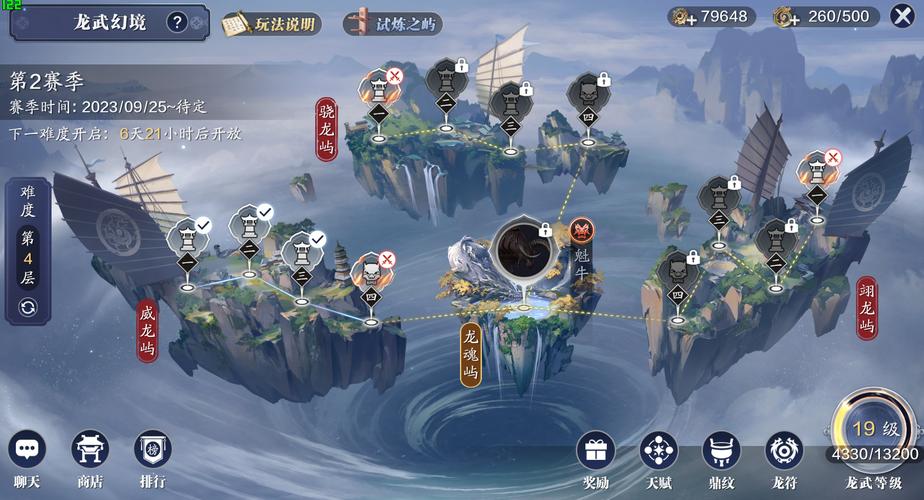
Task: Select the 魁斗 boss stage node
Action: click(x=521, y=248)
